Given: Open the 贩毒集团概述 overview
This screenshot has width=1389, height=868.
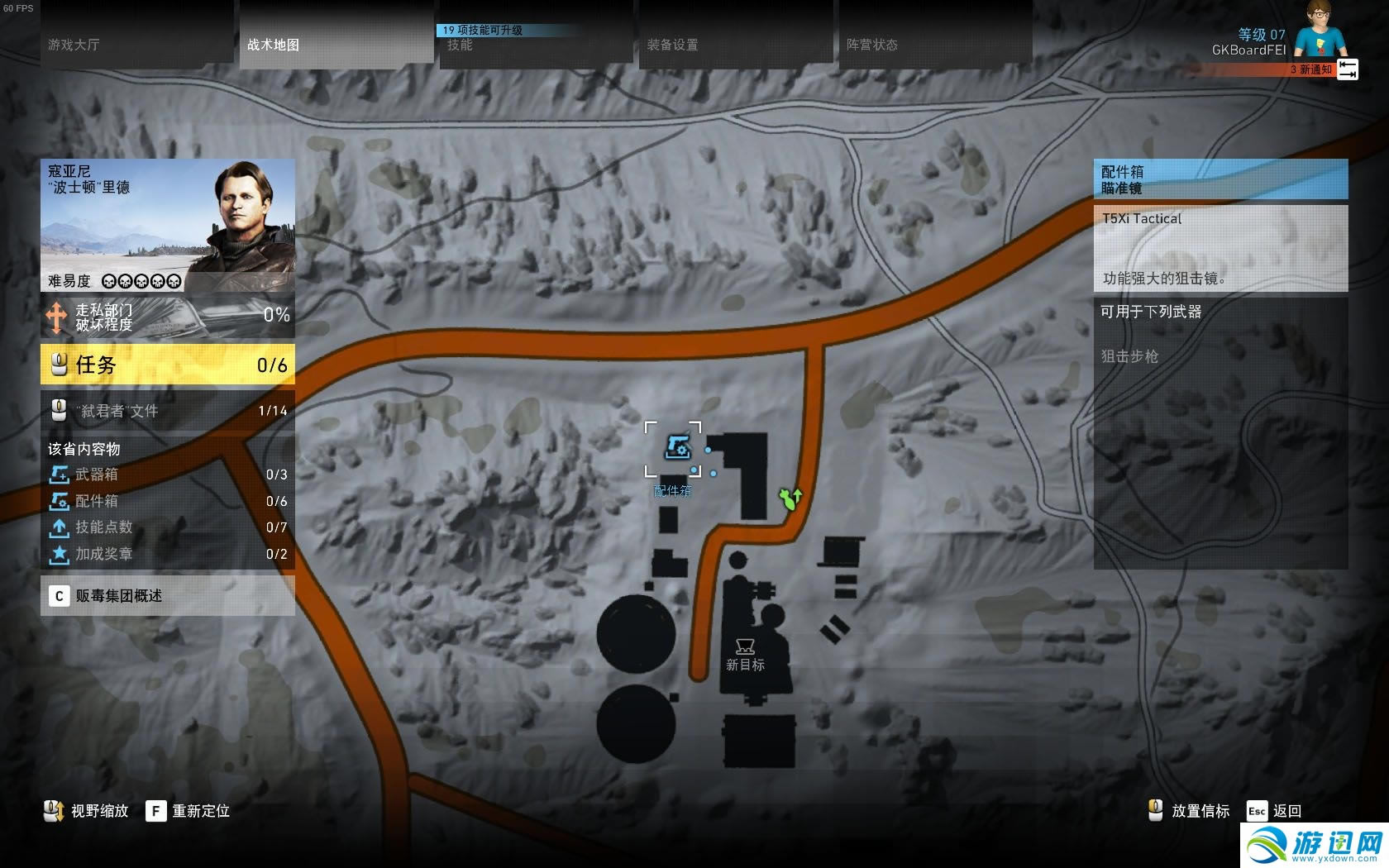Looking at the screenshot, I should tap(168, 595).
